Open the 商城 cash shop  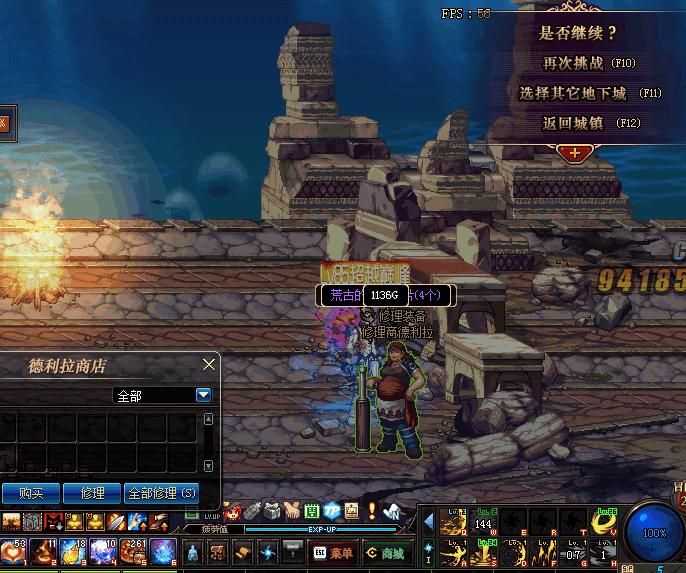pos(385,552)
